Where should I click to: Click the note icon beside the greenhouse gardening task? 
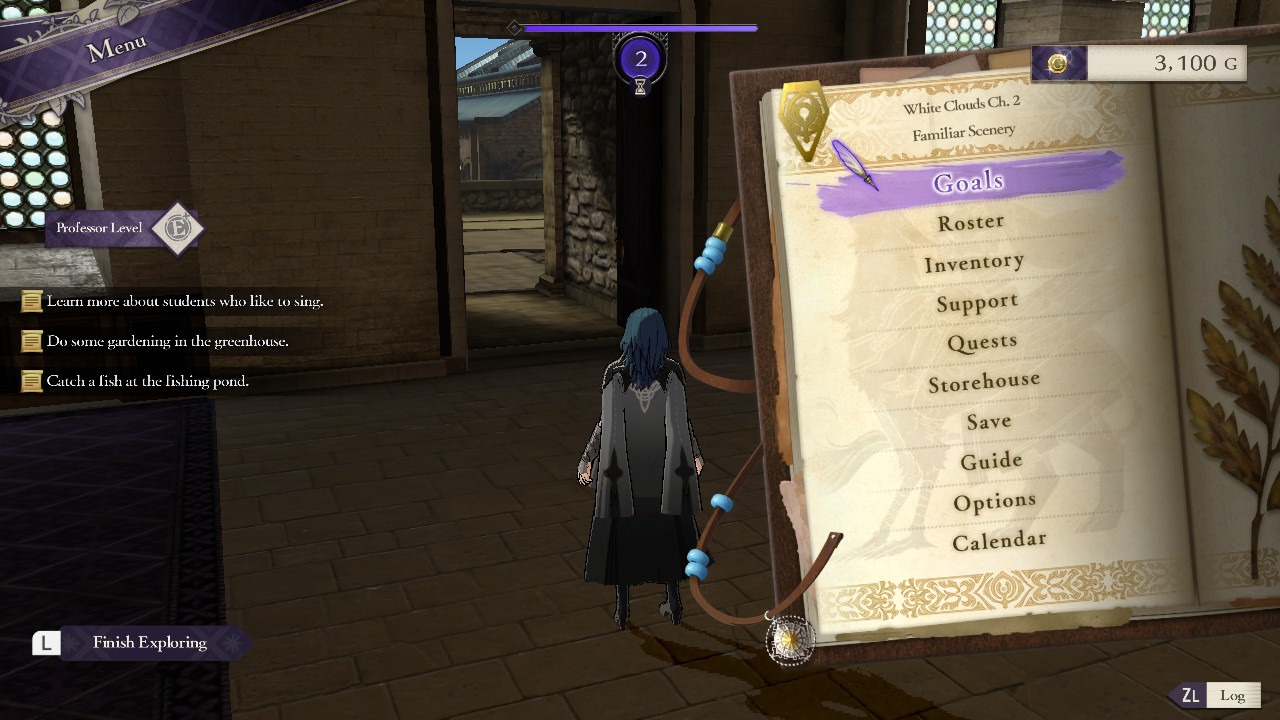point(31,340)
